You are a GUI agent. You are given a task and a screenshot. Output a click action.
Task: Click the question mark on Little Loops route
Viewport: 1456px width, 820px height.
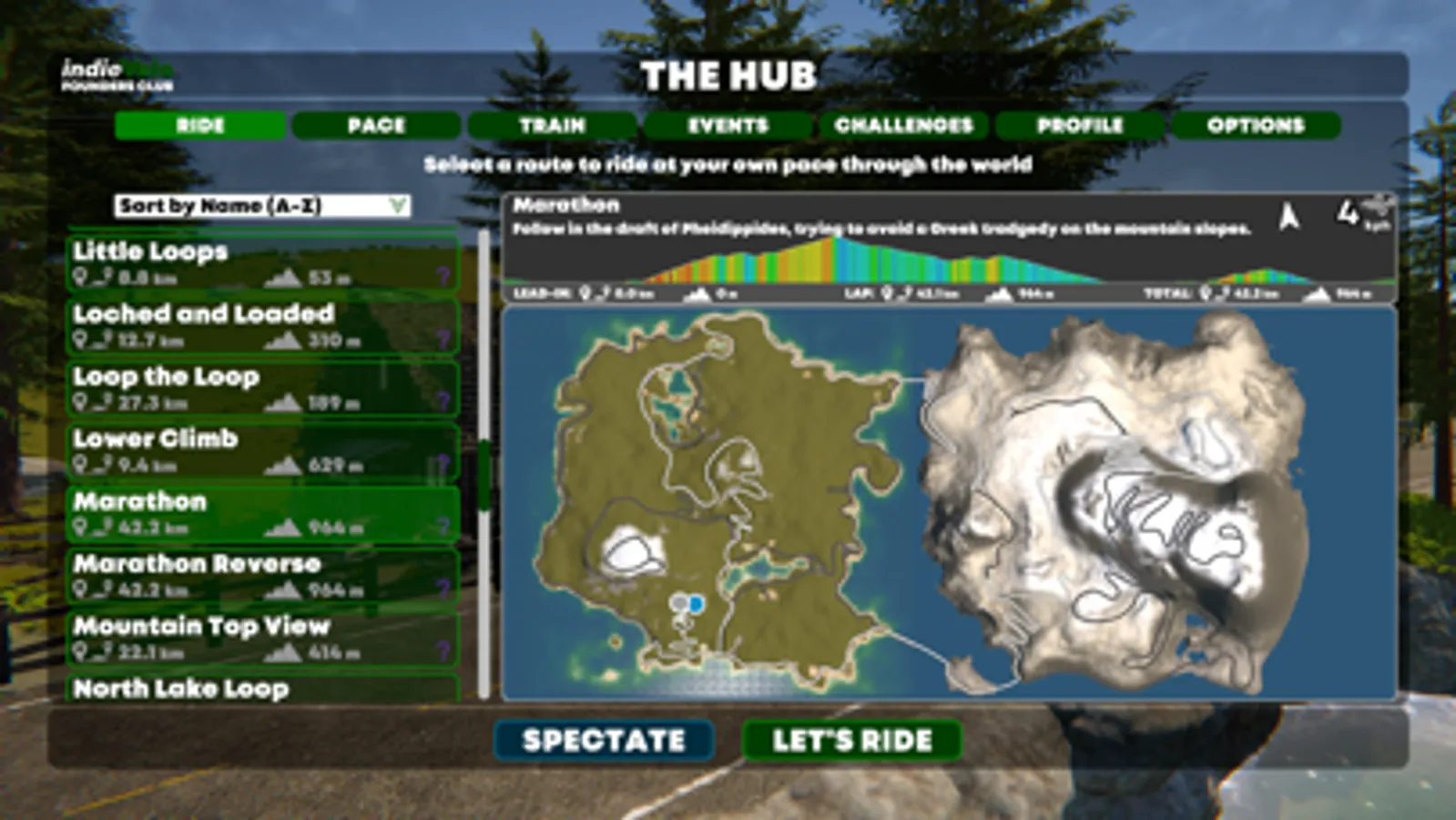443,276
